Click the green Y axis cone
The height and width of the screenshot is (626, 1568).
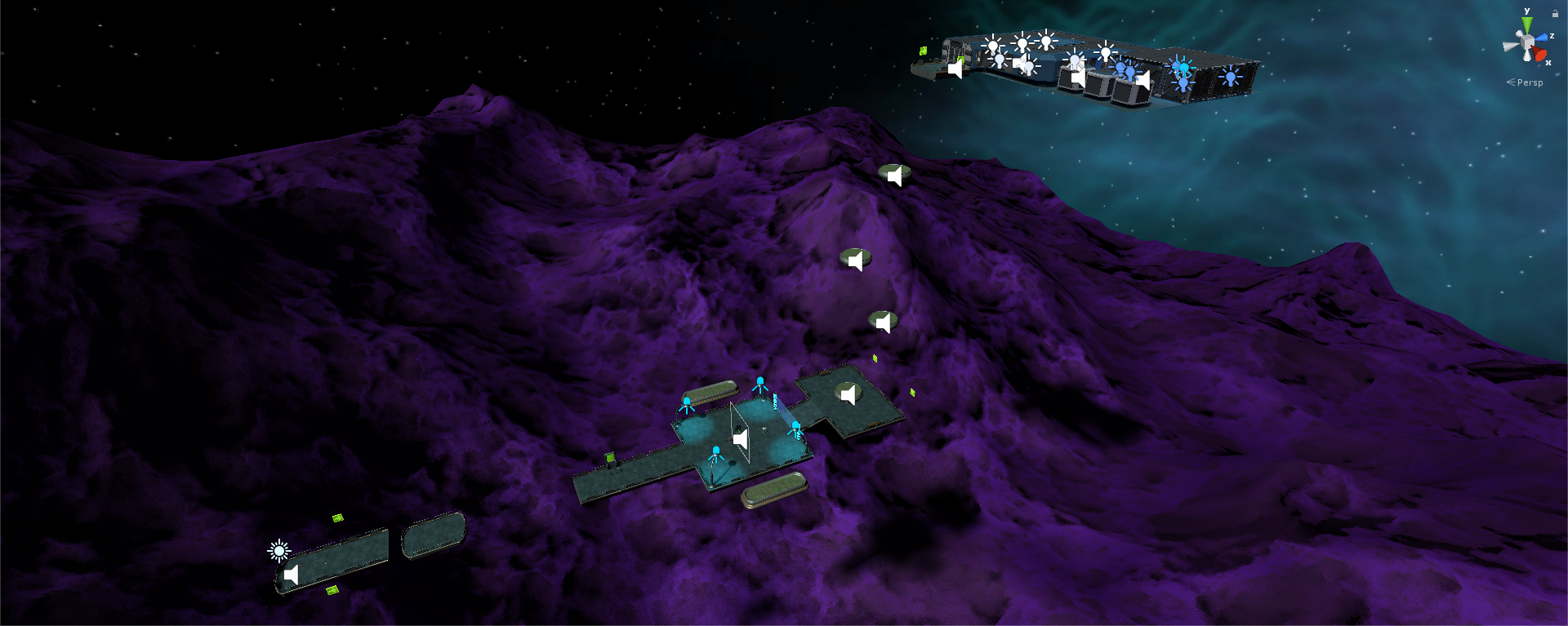pos(1526,25)
